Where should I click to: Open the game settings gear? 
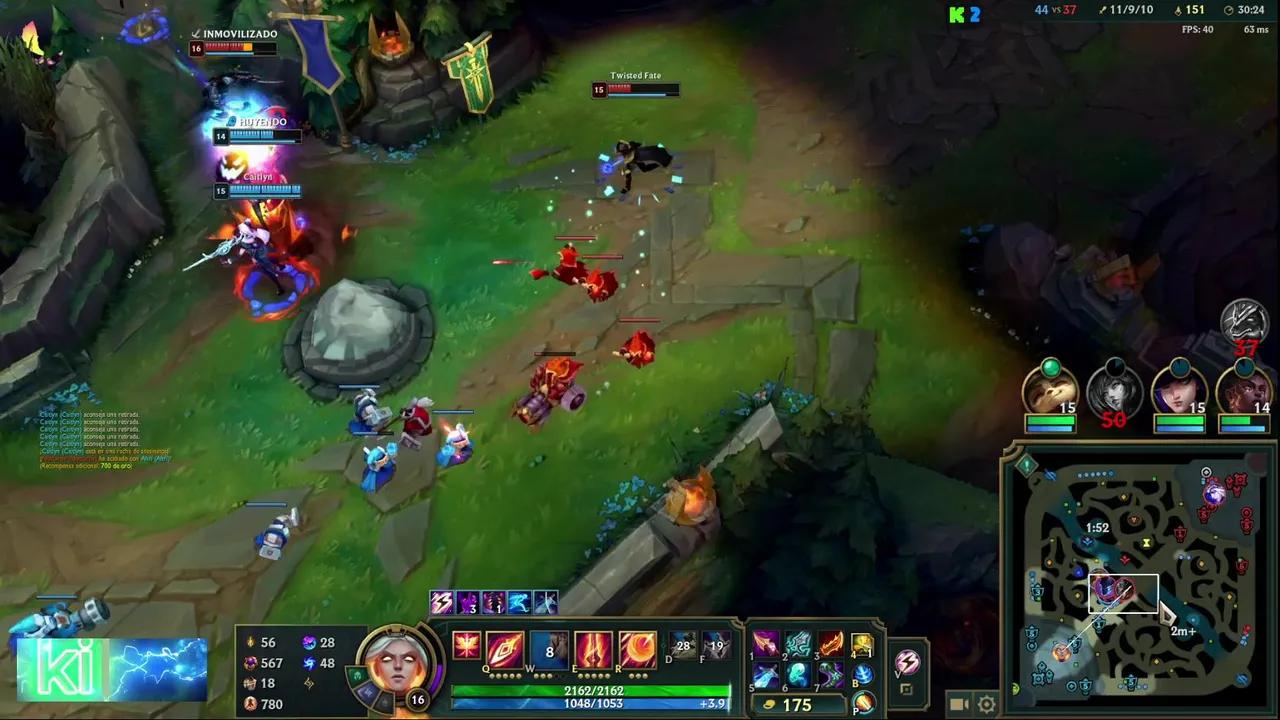coord(986,703)
